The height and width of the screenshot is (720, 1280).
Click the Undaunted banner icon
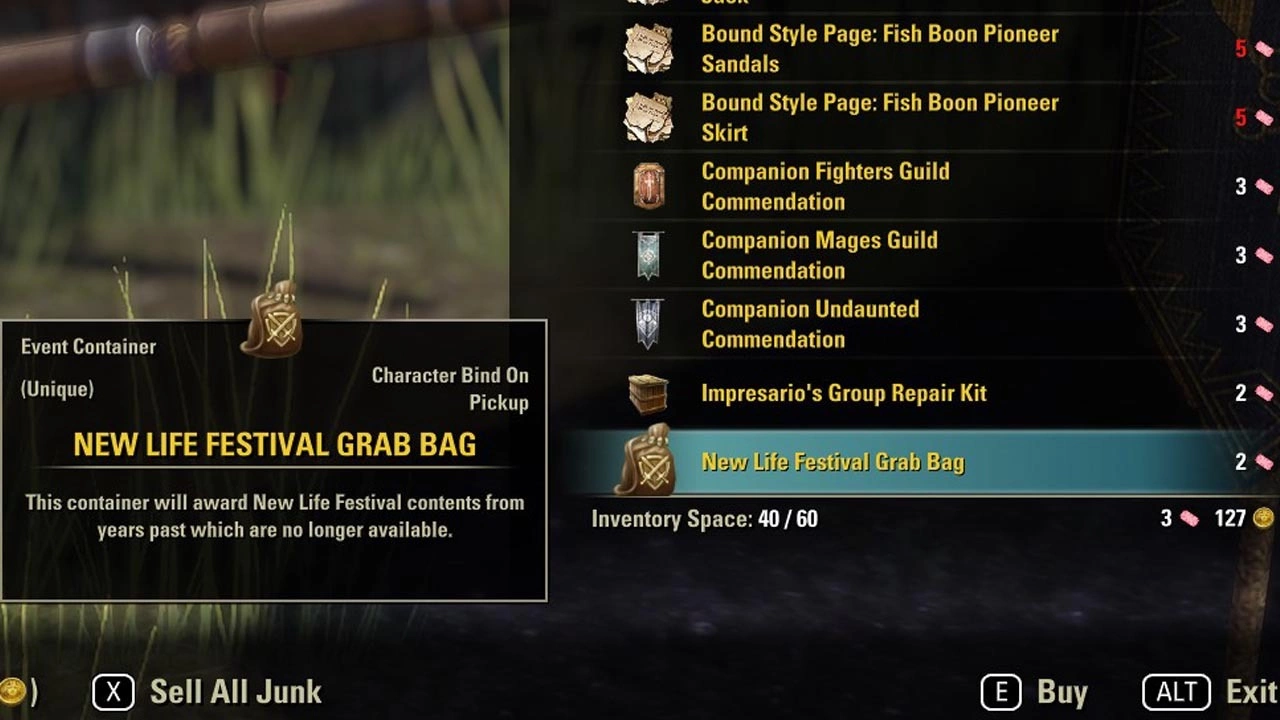point(649,324)
